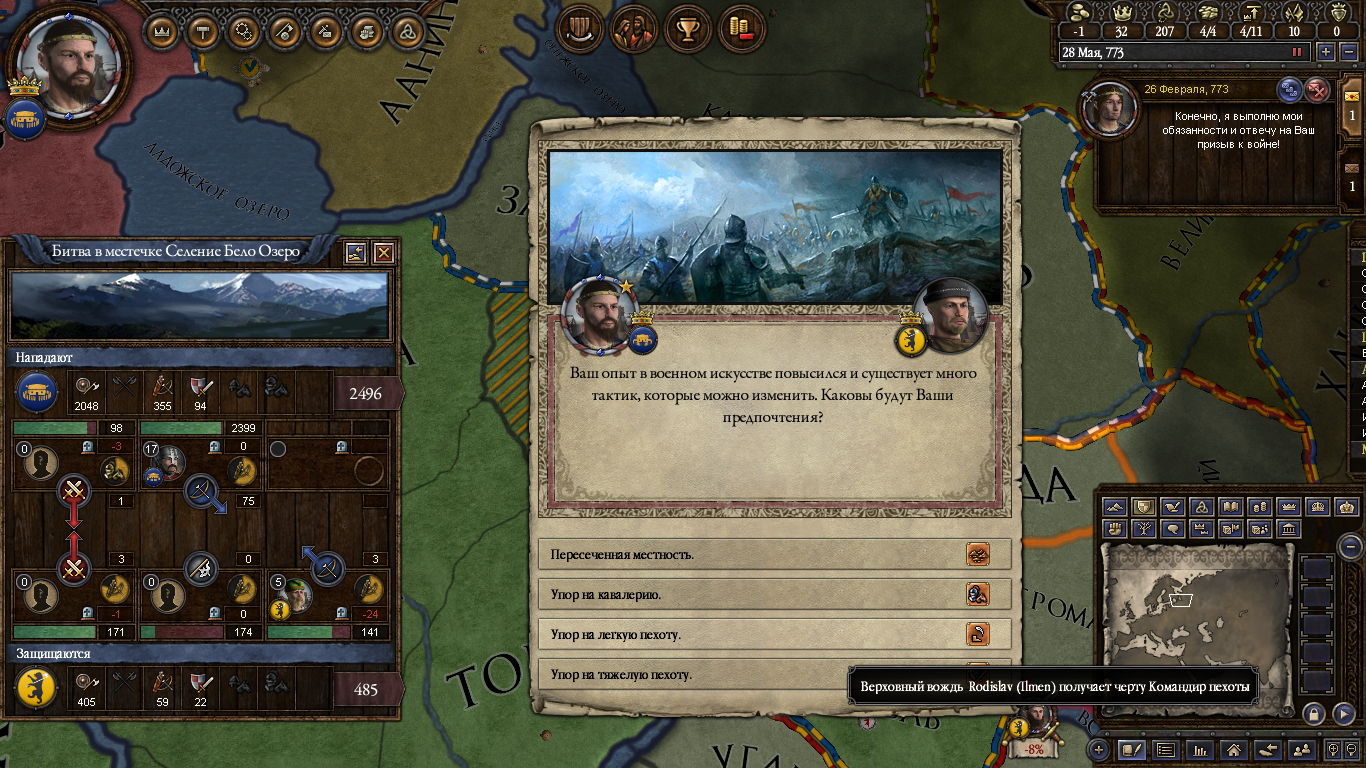
Task: Open the Religion triquetra menu
Action: [x=407, y=31]
